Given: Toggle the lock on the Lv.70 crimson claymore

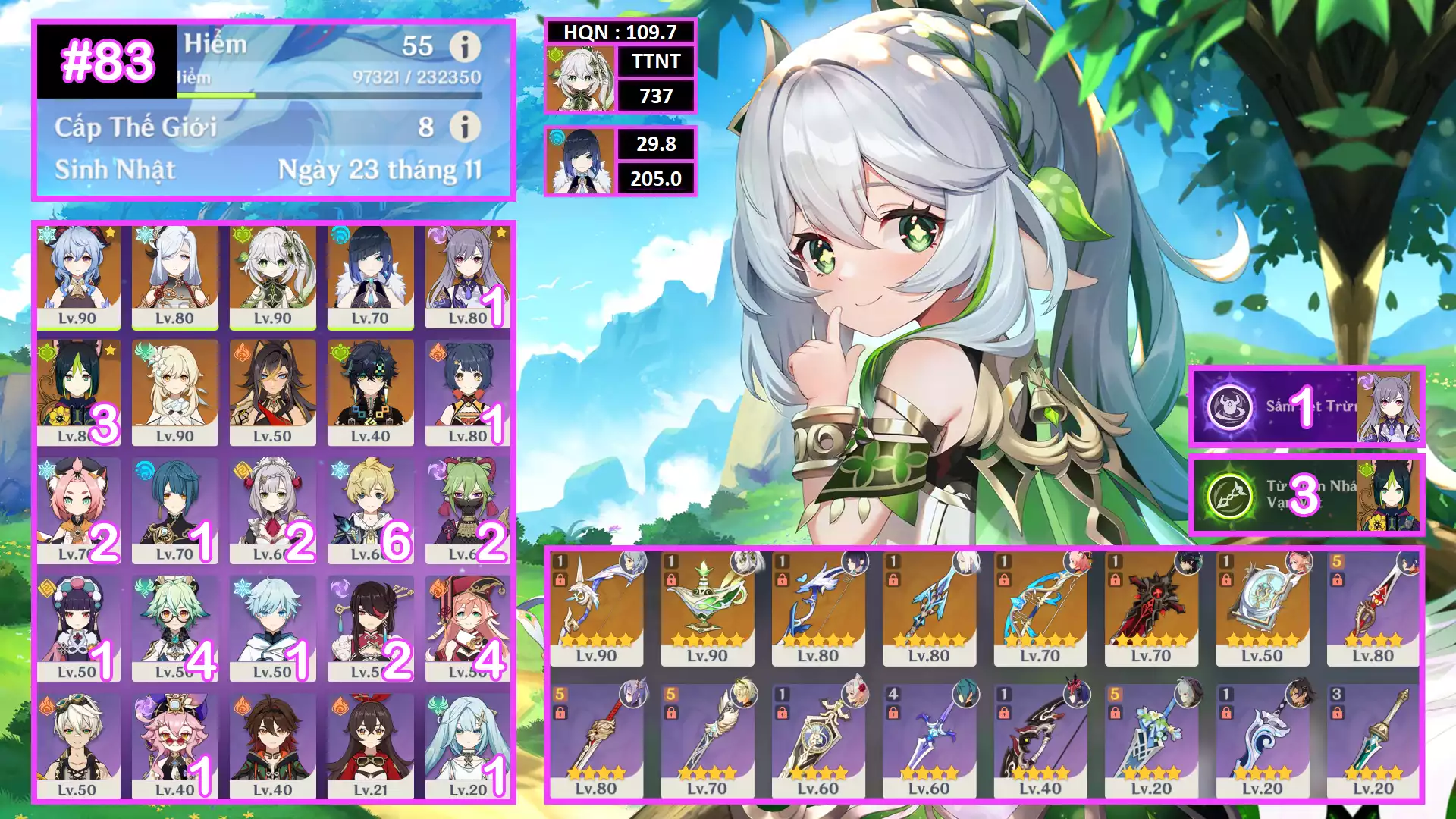Looking at the screenshot, I should tap(1117, 579).
